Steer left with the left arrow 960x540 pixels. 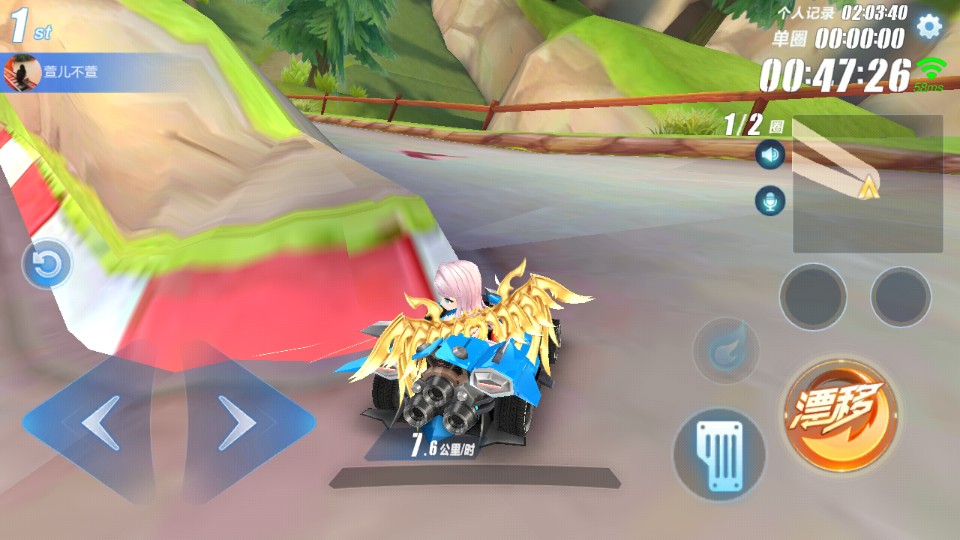[x=97, y=424]
